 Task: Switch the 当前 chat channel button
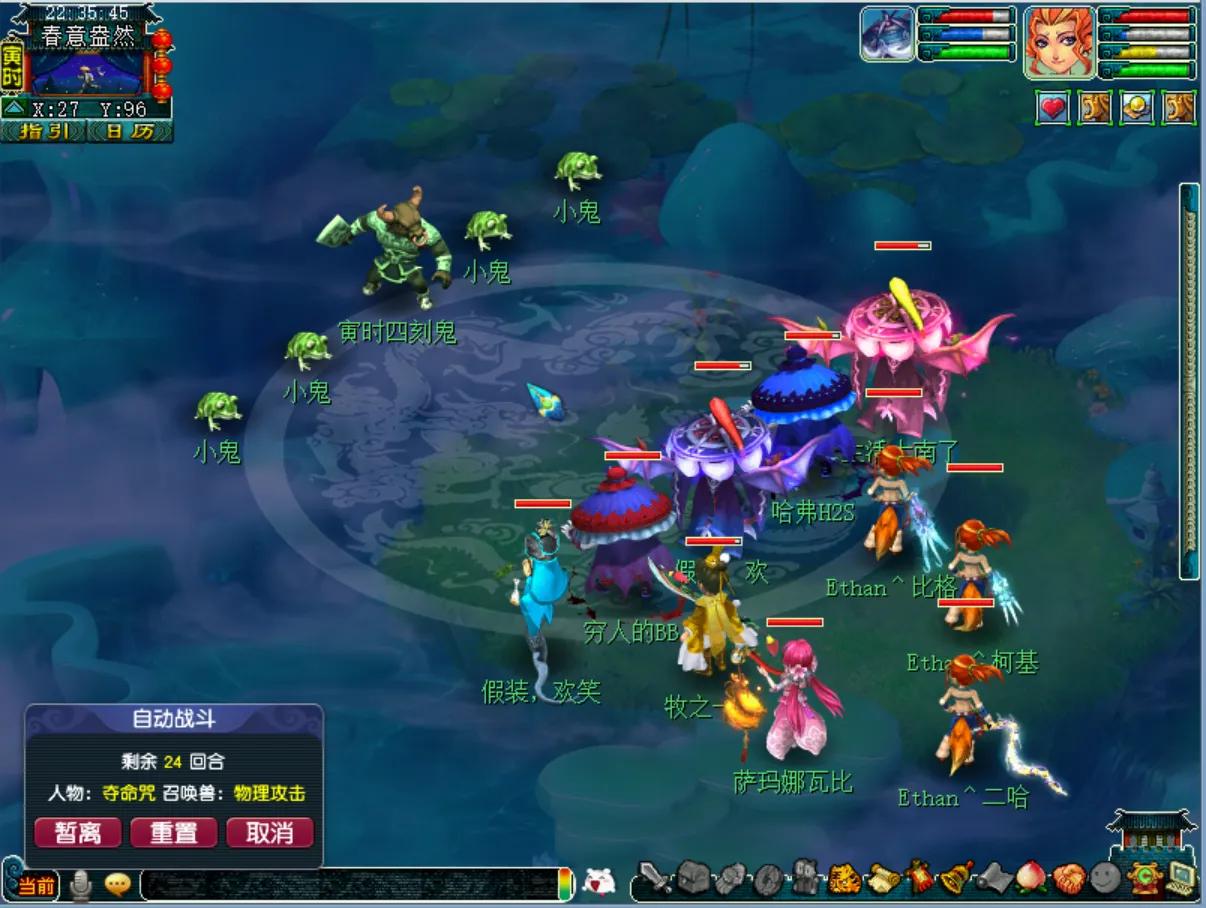(x=37, y=885)
